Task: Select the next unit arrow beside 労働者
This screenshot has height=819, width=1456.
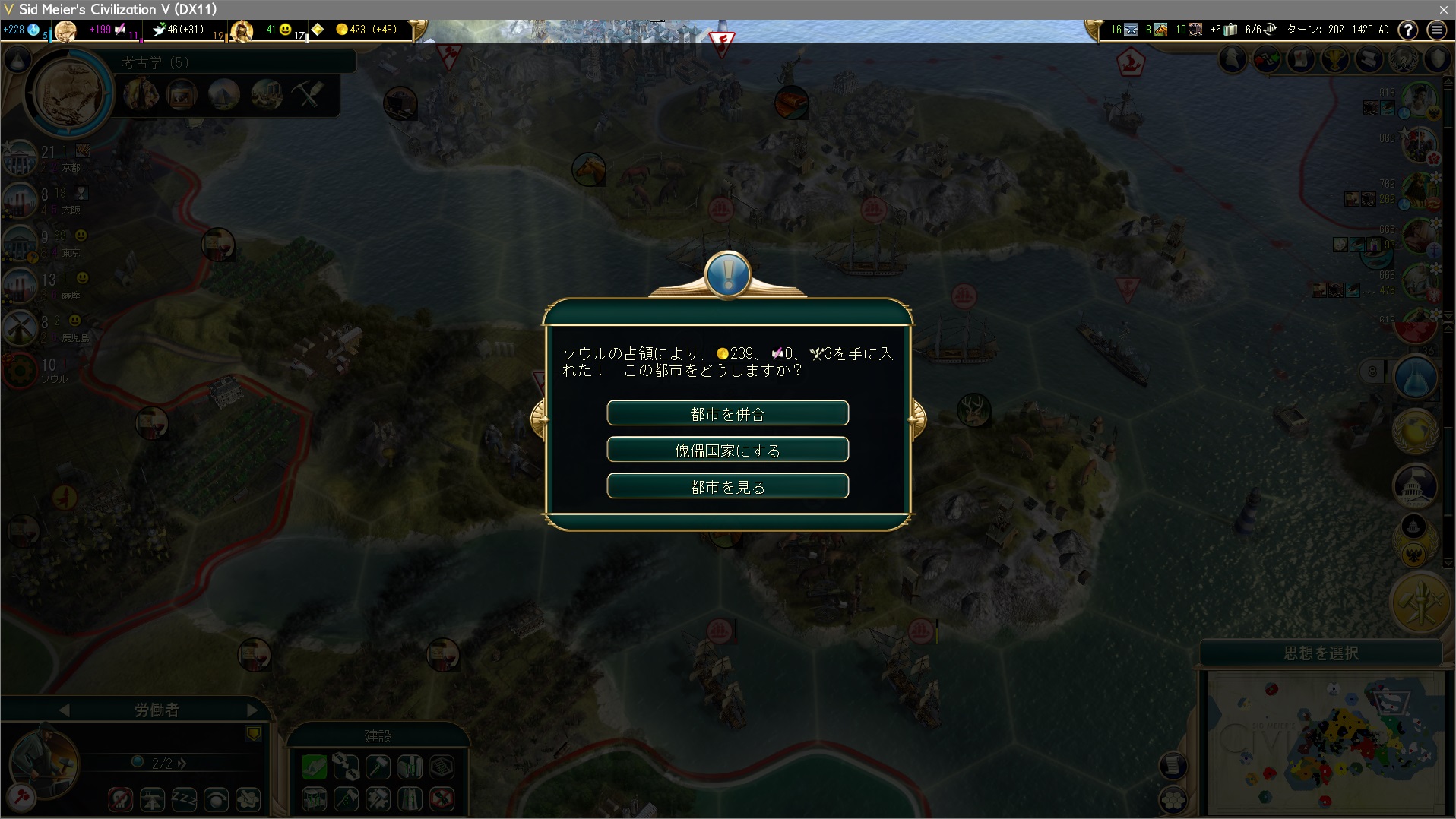Action: [253, 710]
